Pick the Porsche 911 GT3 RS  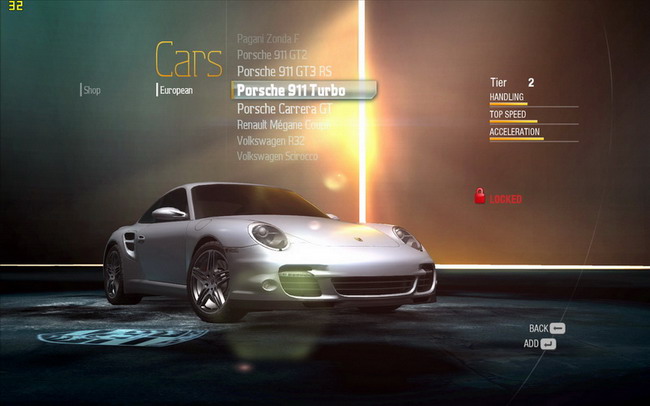click(x=284, y=72)
